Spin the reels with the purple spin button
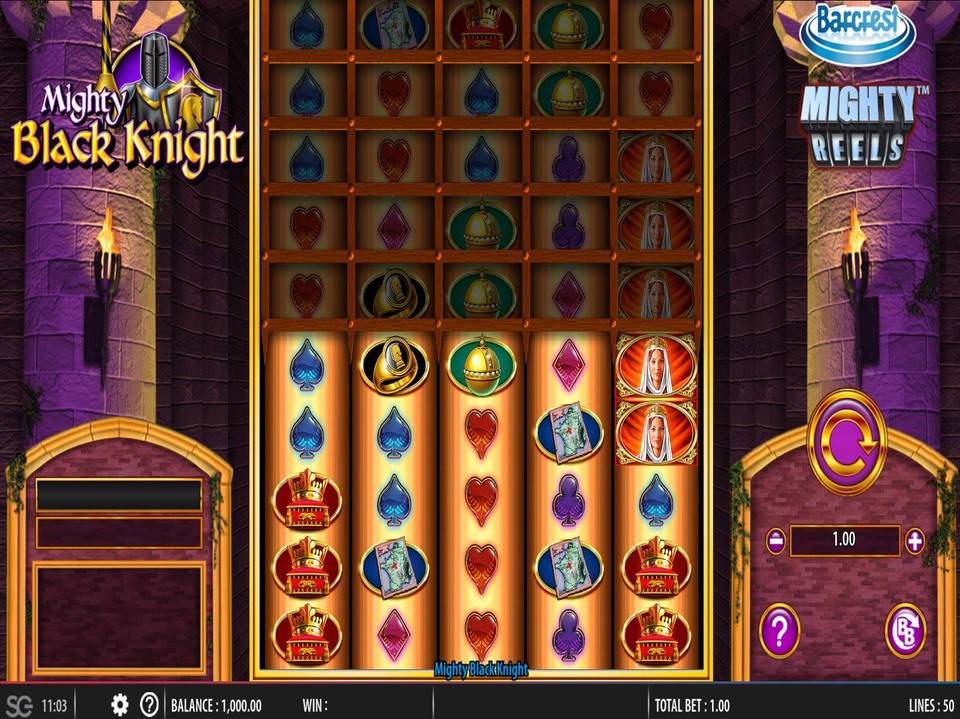Image resolution: width=960 pixels, height=719 pixels. pos(846,442)
